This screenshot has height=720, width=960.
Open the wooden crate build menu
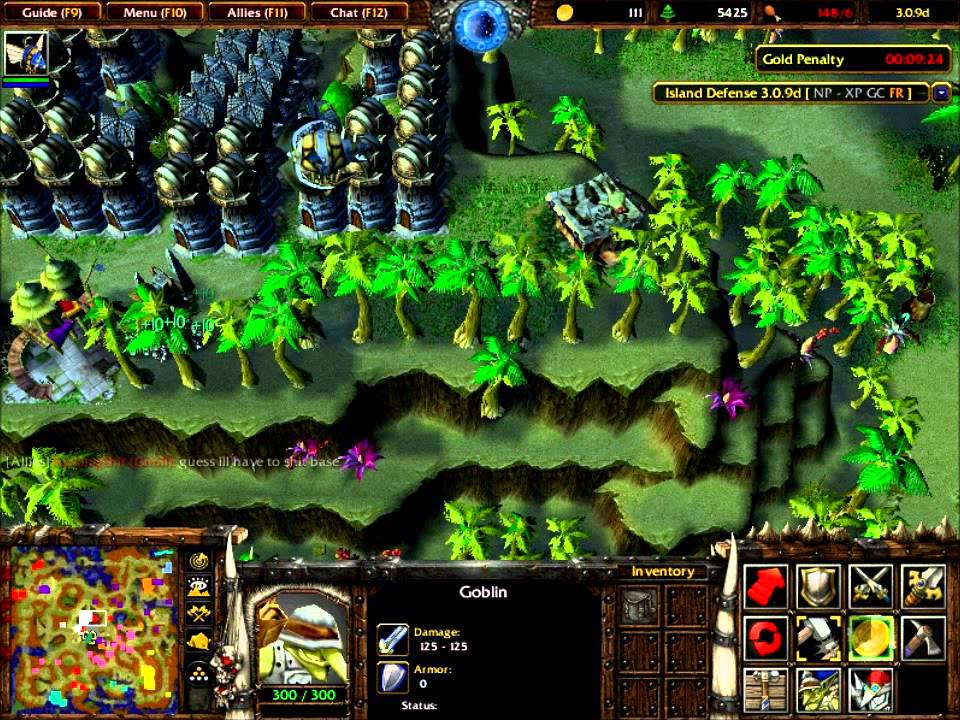click(x=767, y=689)
